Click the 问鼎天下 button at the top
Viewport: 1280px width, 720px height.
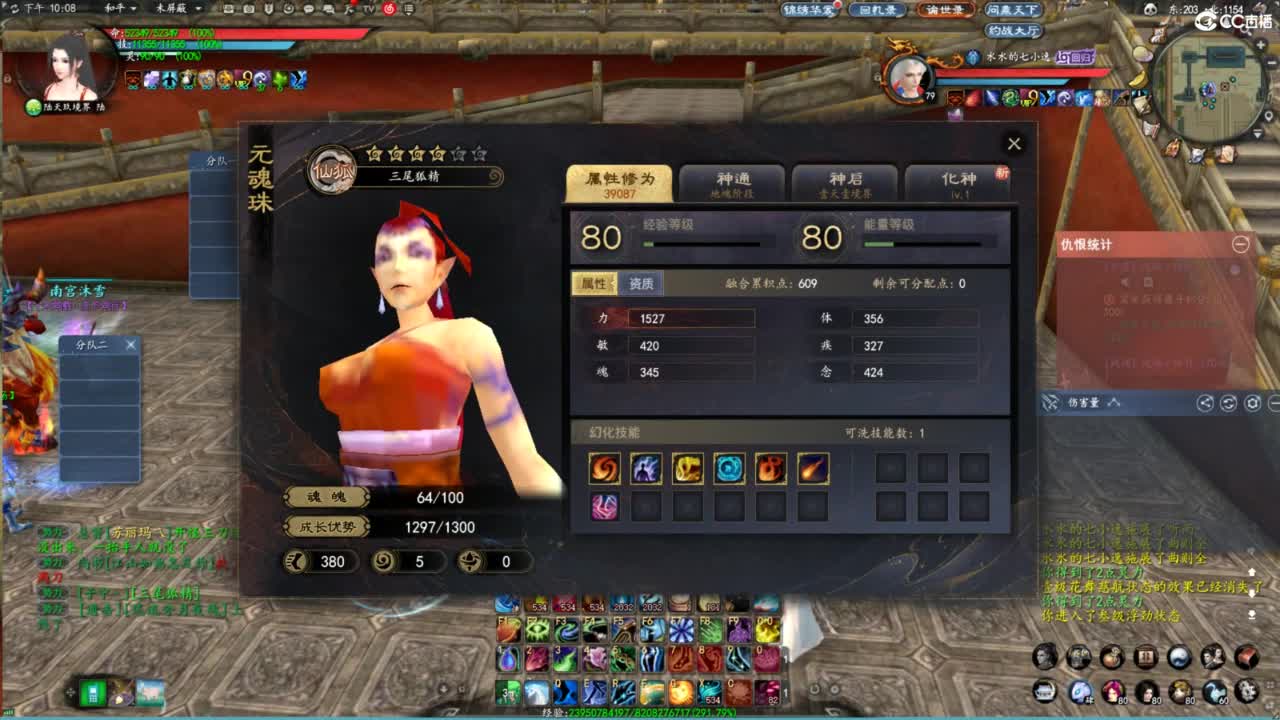click(1011, 10)
